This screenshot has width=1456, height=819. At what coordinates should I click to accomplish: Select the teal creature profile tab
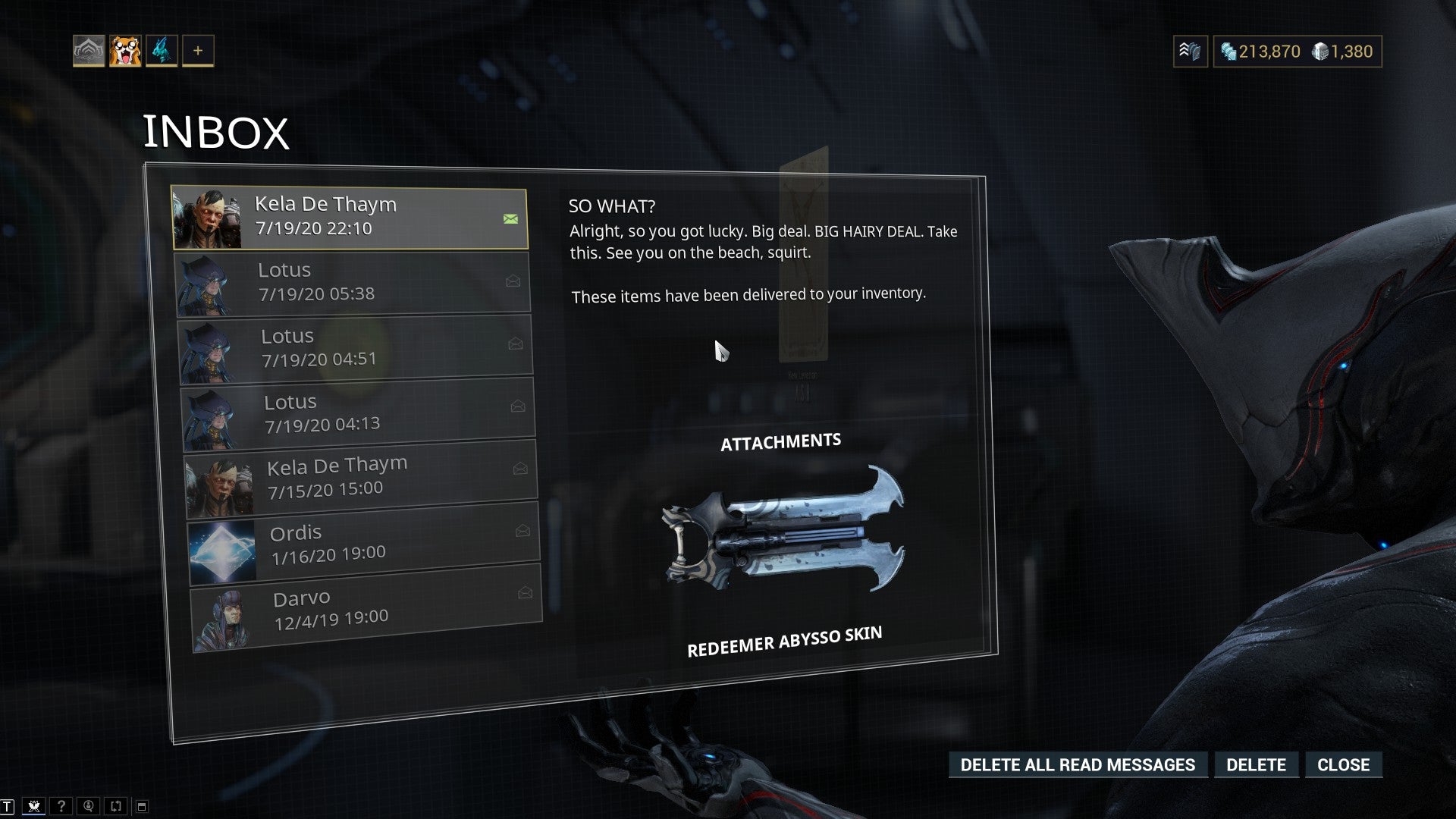point(162,51)
